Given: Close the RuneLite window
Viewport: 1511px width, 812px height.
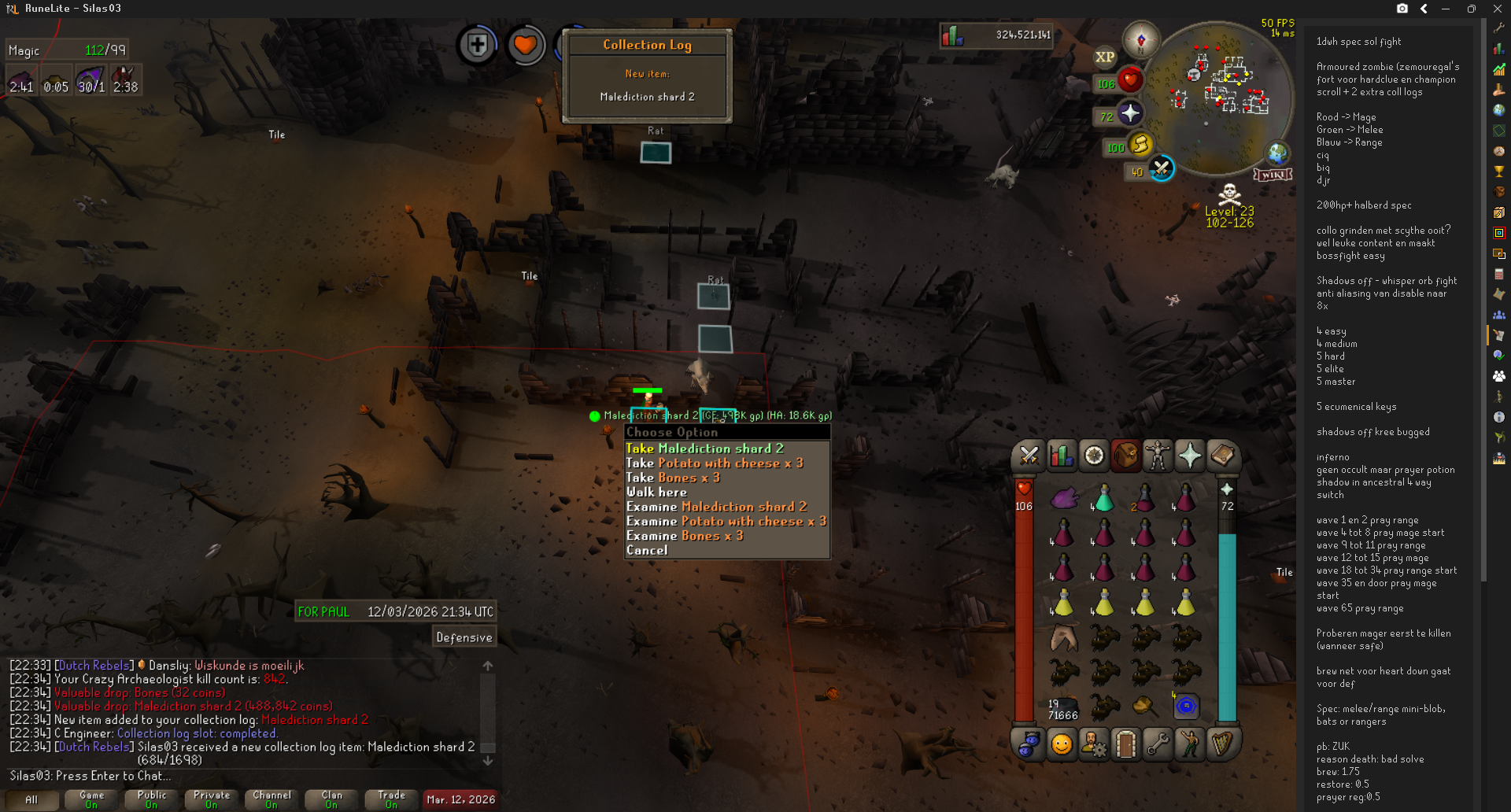Looking at the screenshot, I should 1497,9.
